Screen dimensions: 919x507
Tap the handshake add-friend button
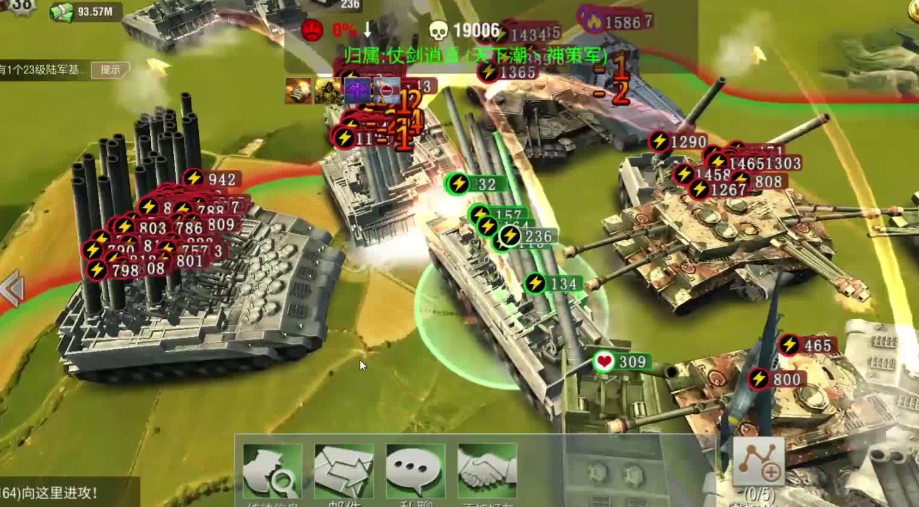coord(487,472)
